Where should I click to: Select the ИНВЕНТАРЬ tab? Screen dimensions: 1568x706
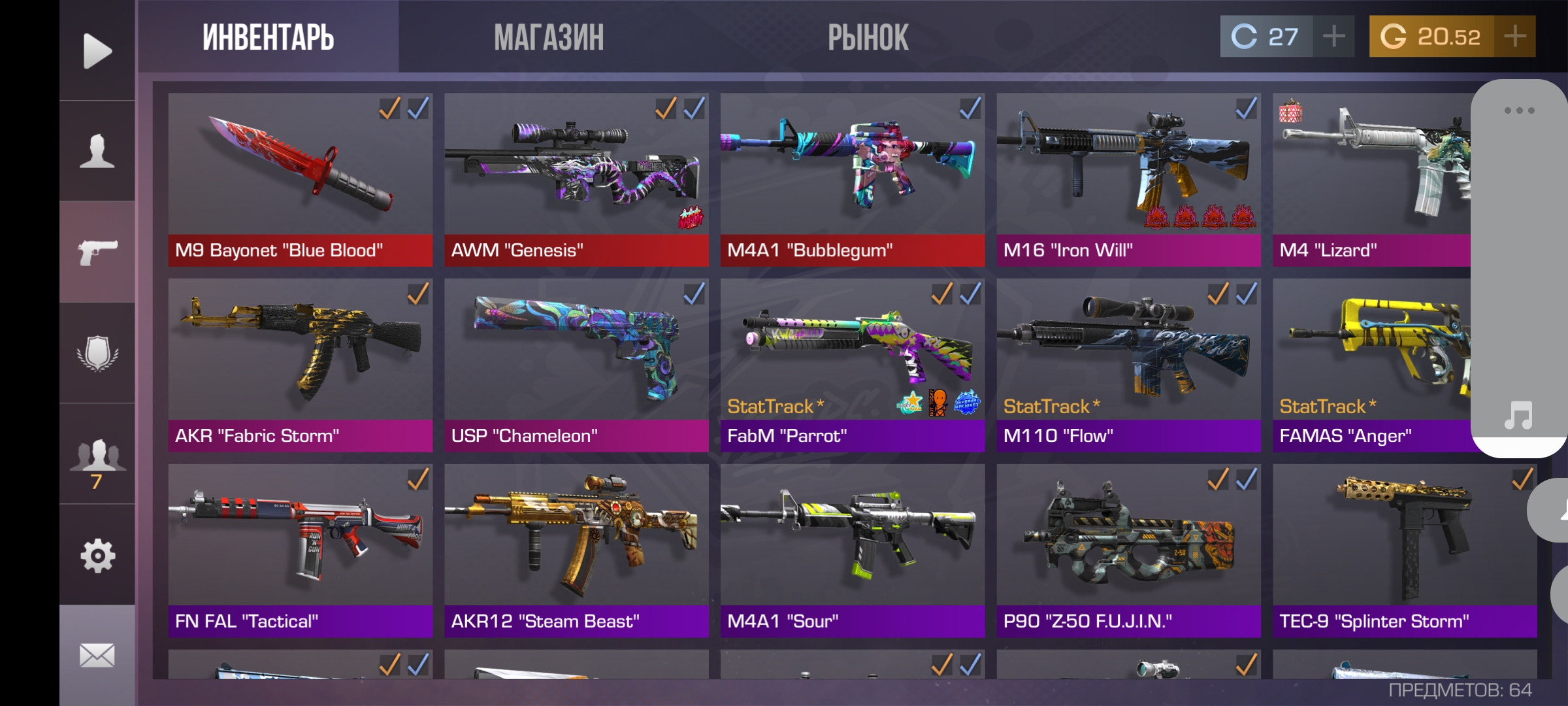(x=268, y=37)
